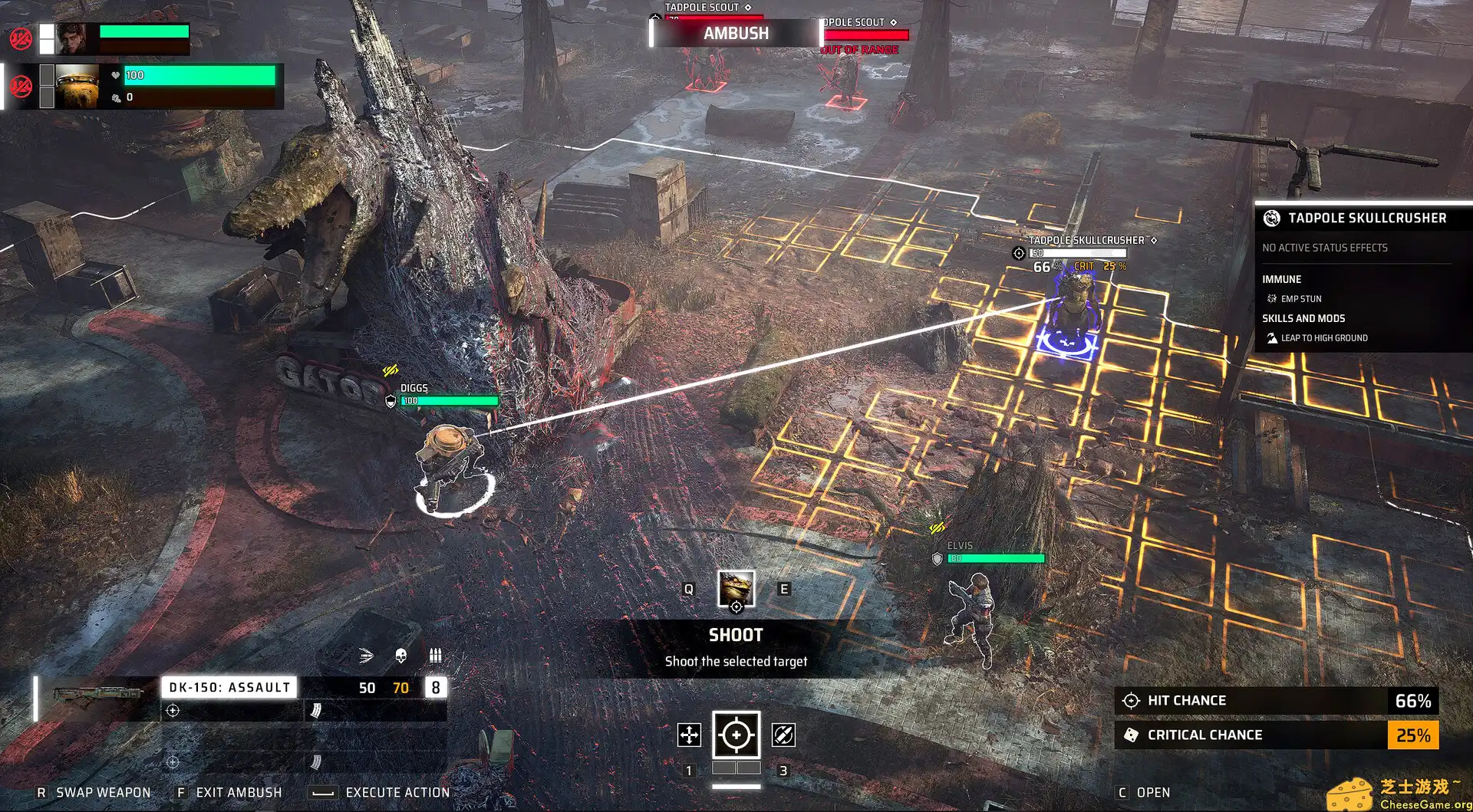The width and height of the screenshot is (1473, 812).
Task: Activate the Reload bullet action
Action: [x=783, y=735]
